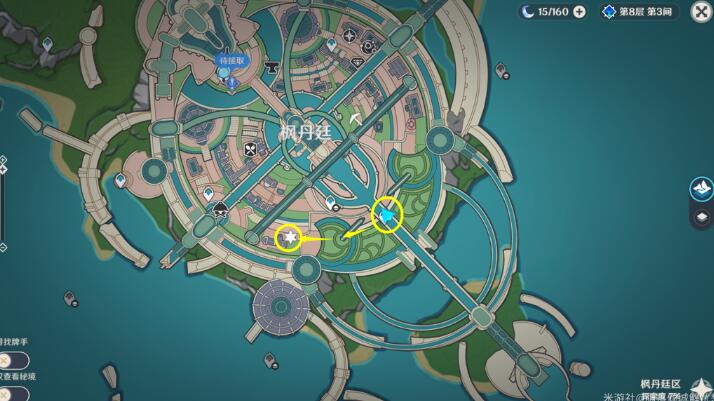The width and height of the screenshot is (714, 401).
Task: Select the white star marker circled in yellow
Action: (x=288, y=238)
